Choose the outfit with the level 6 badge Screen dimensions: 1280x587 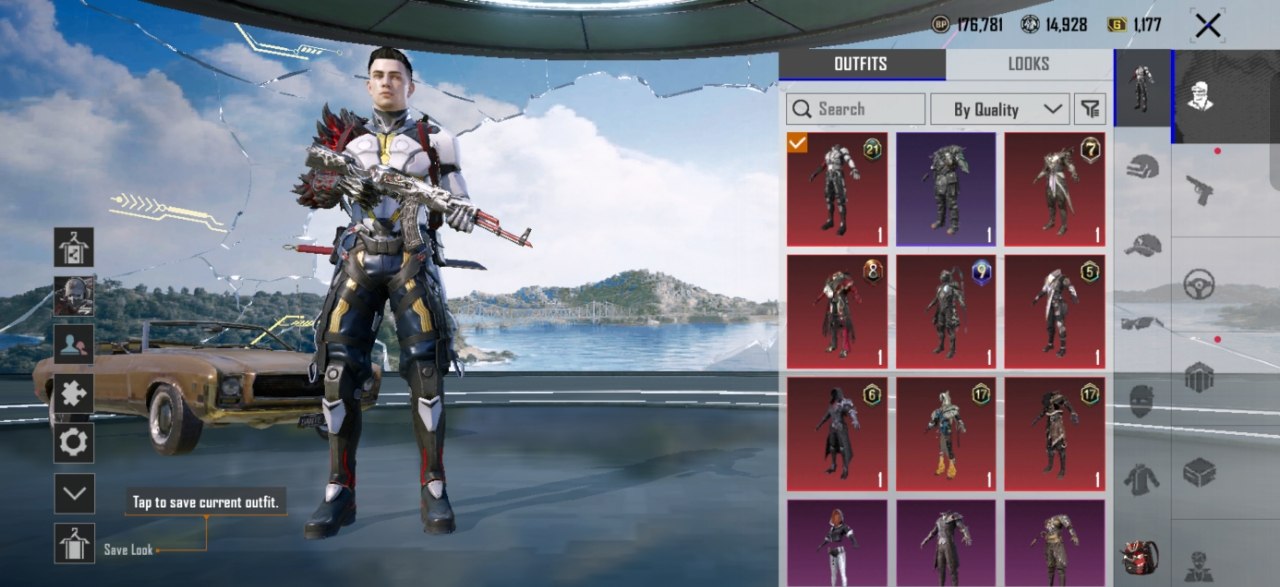click(x=836, y=434)
